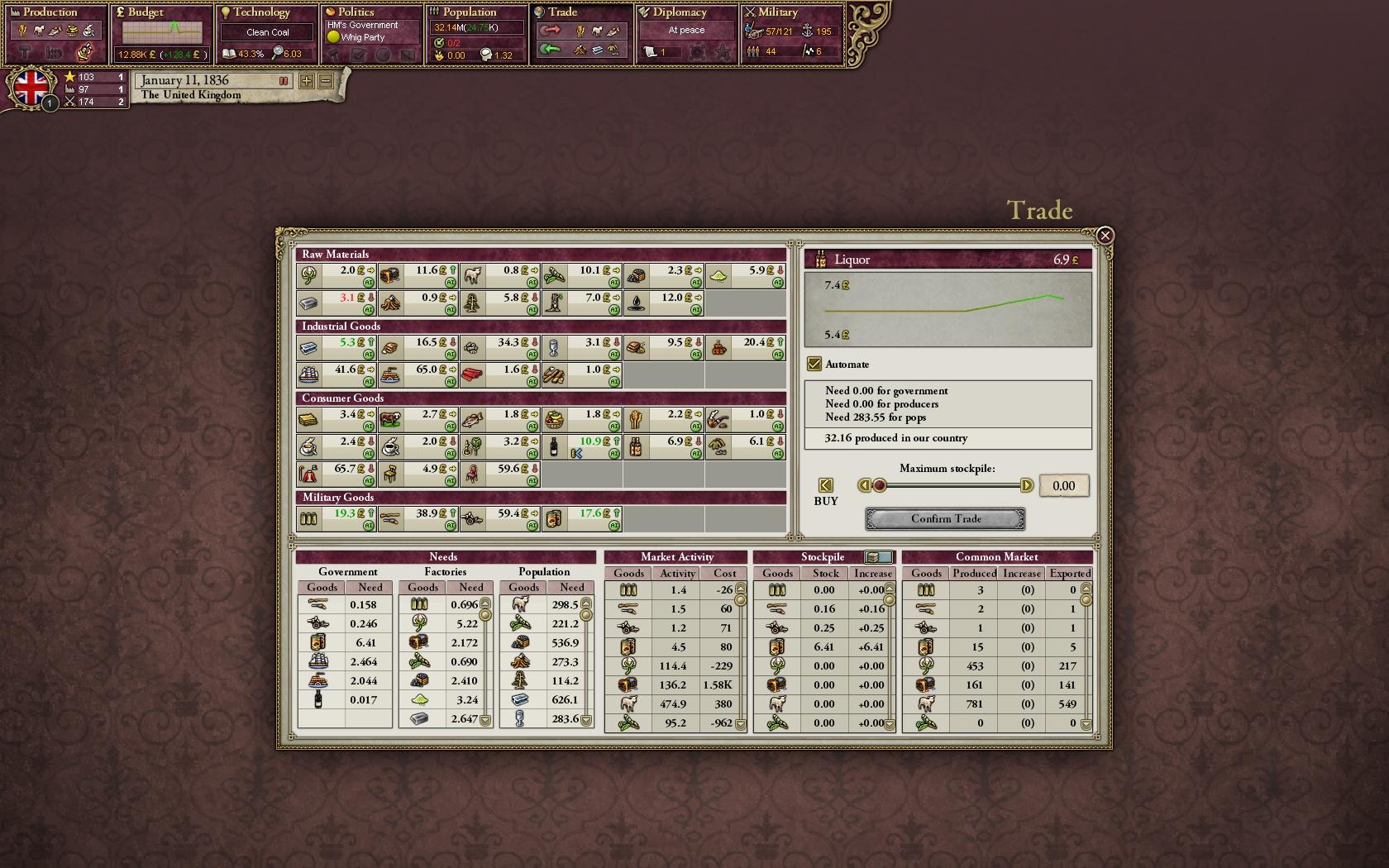This screenshot has width=1389, height=868.
Task: Click the United Kingdom flag shield
Action: (31, 88)
